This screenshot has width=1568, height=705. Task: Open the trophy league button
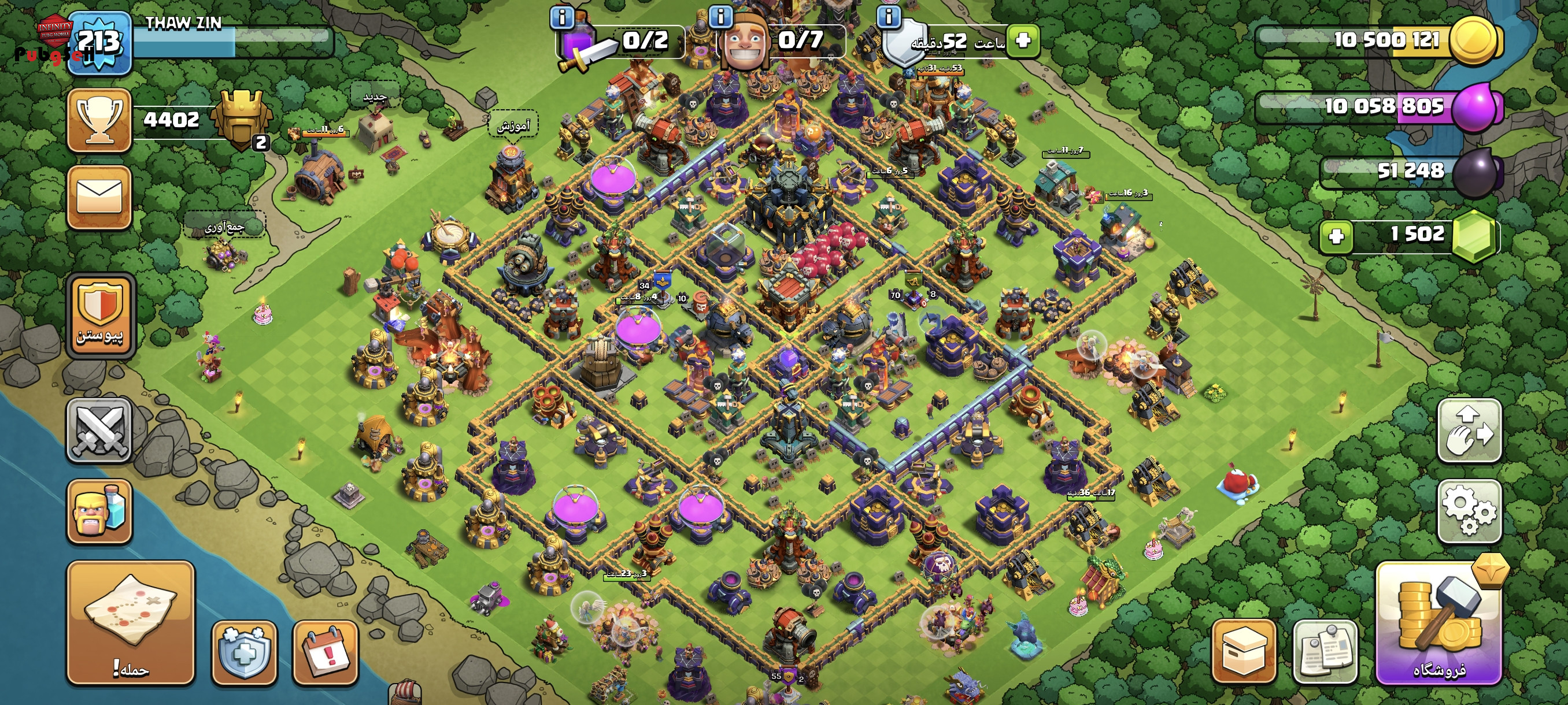[x=99, y=119]
